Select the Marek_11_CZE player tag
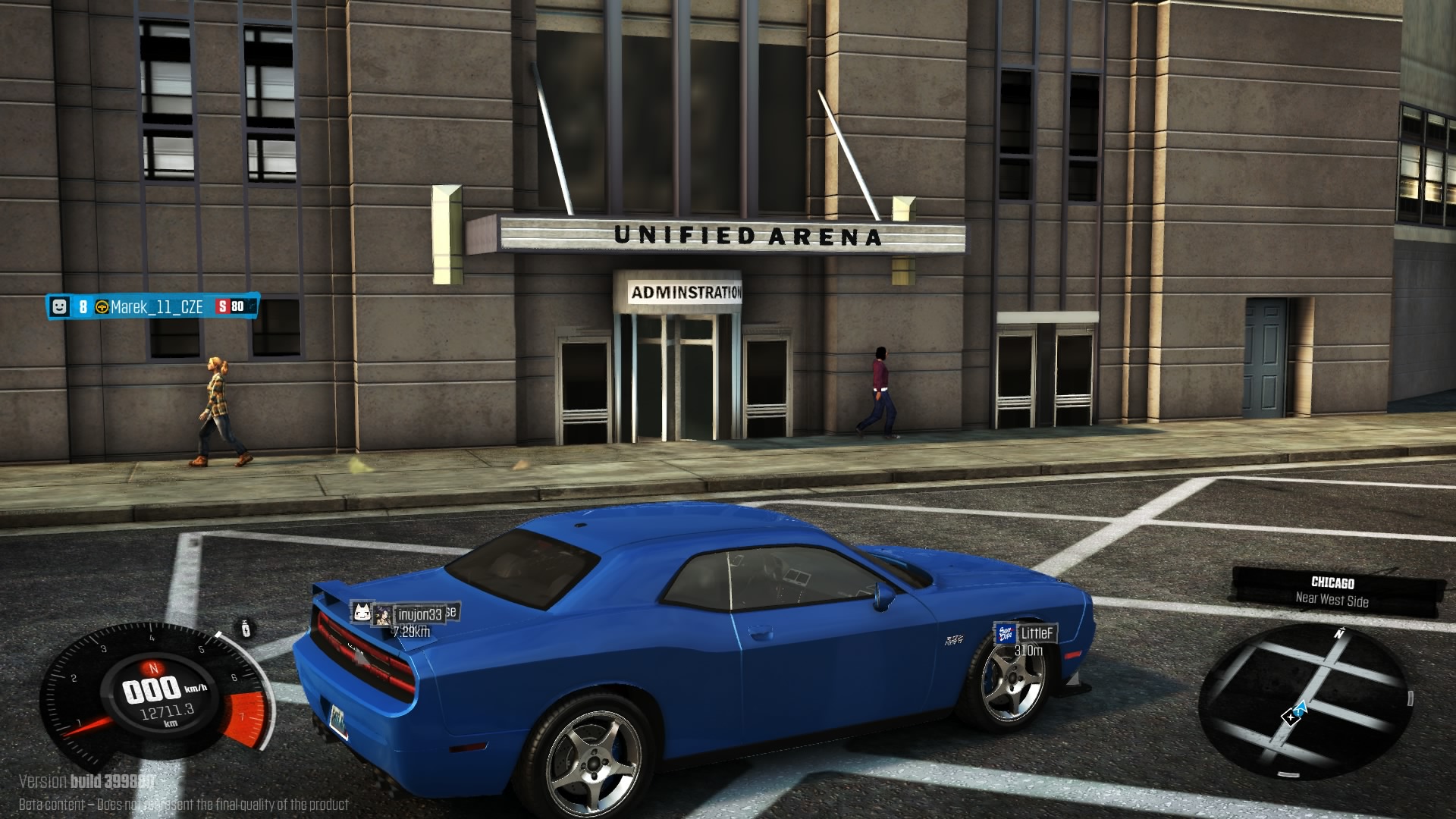Screen dimensions: 1456x819 coord(156,307)
